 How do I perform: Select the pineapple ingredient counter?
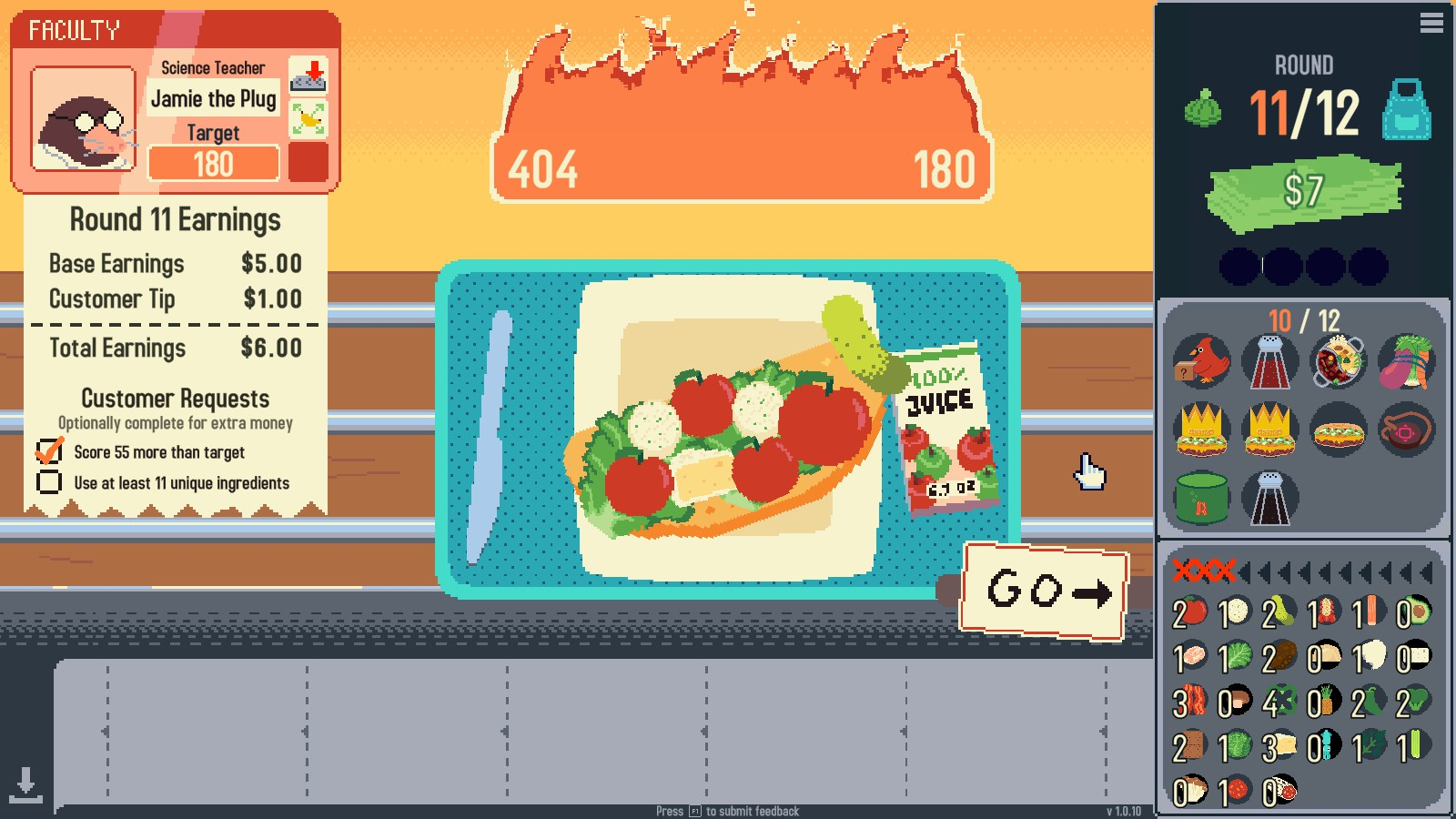tap(1324, 703)
